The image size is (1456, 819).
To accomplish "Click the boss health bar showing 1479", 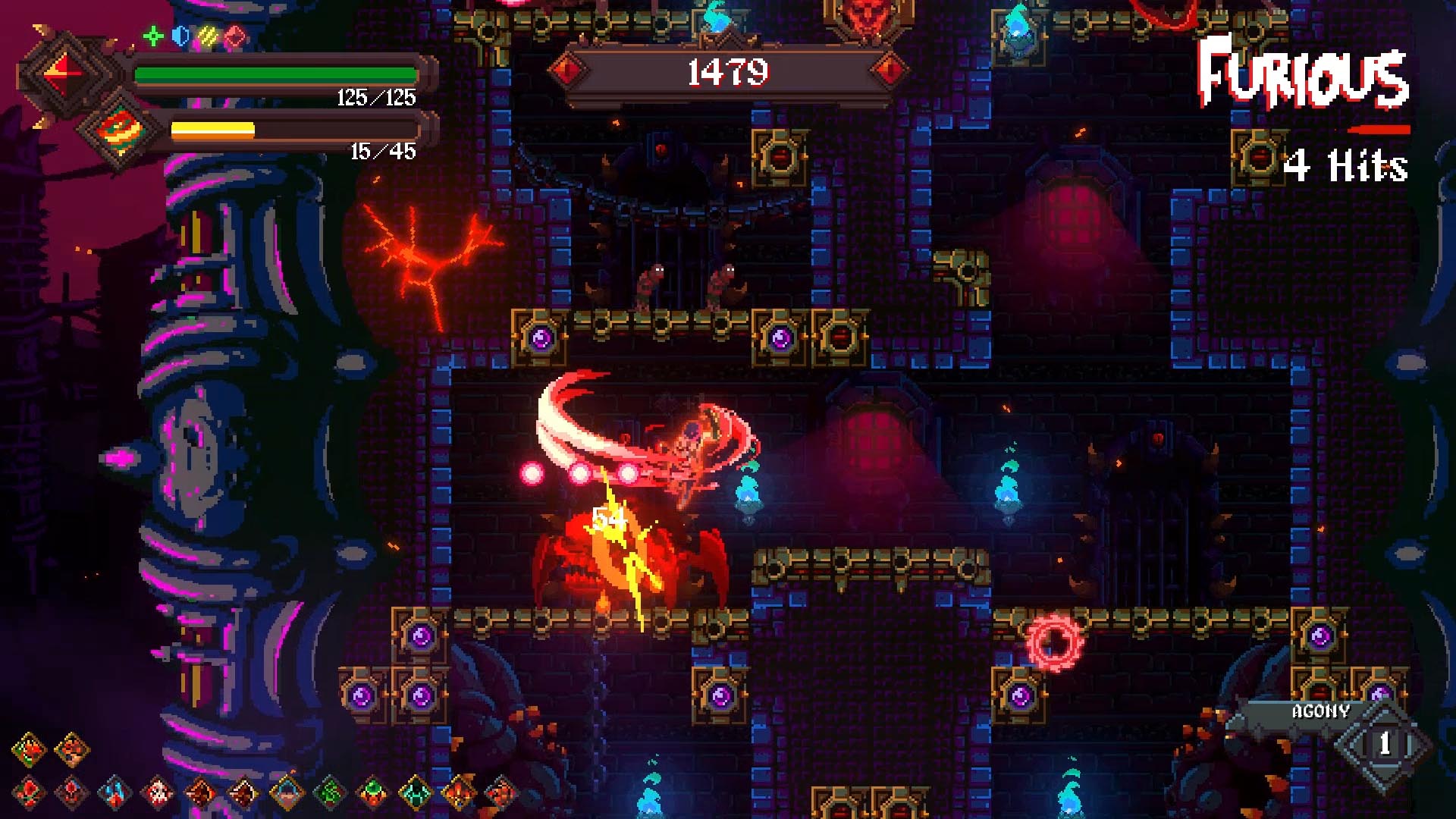I will click(x=726, y=71).
